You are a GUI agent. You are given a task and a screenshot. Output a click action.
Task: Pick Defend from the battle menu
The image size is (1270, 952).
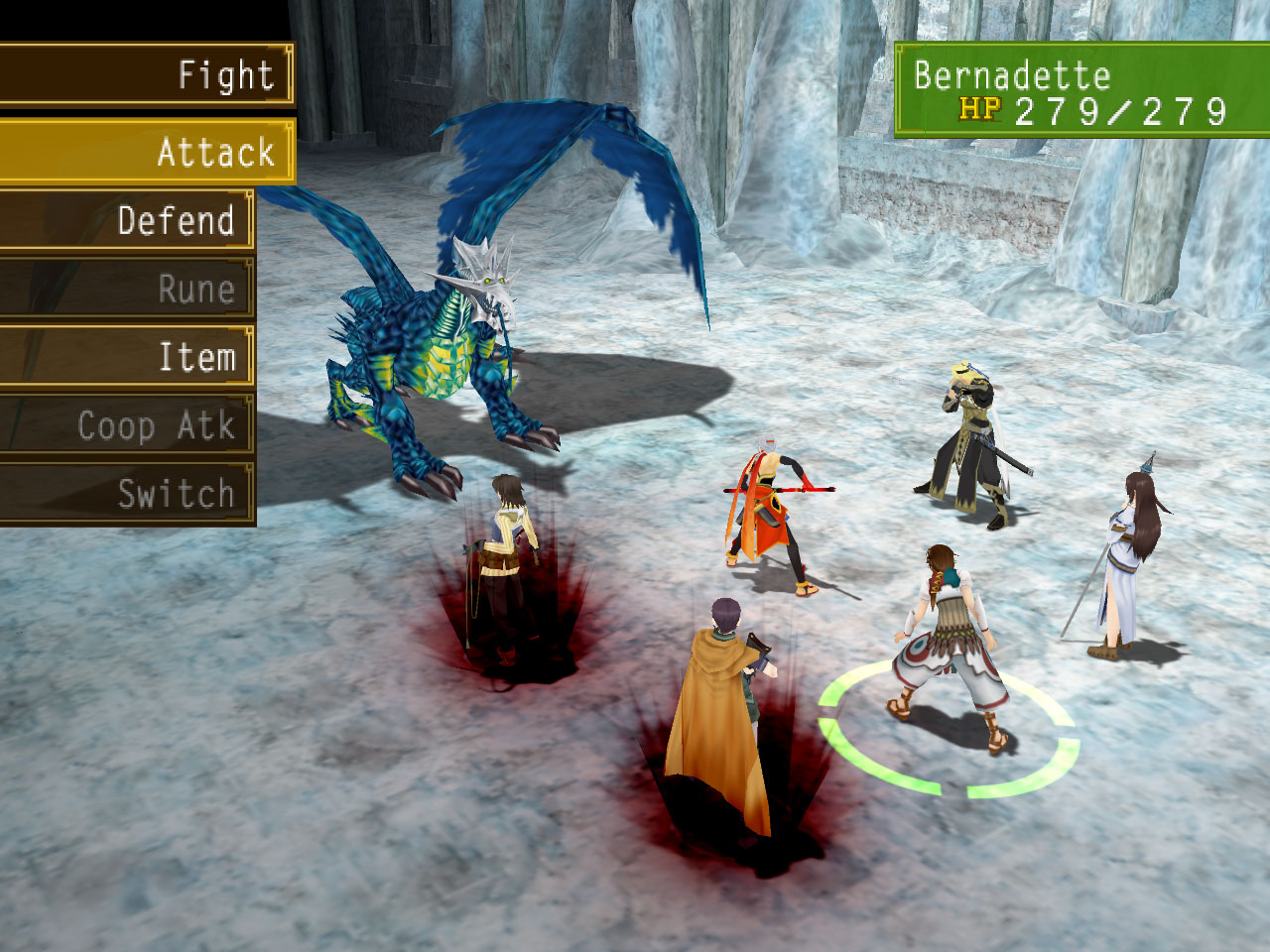[127, 220]
